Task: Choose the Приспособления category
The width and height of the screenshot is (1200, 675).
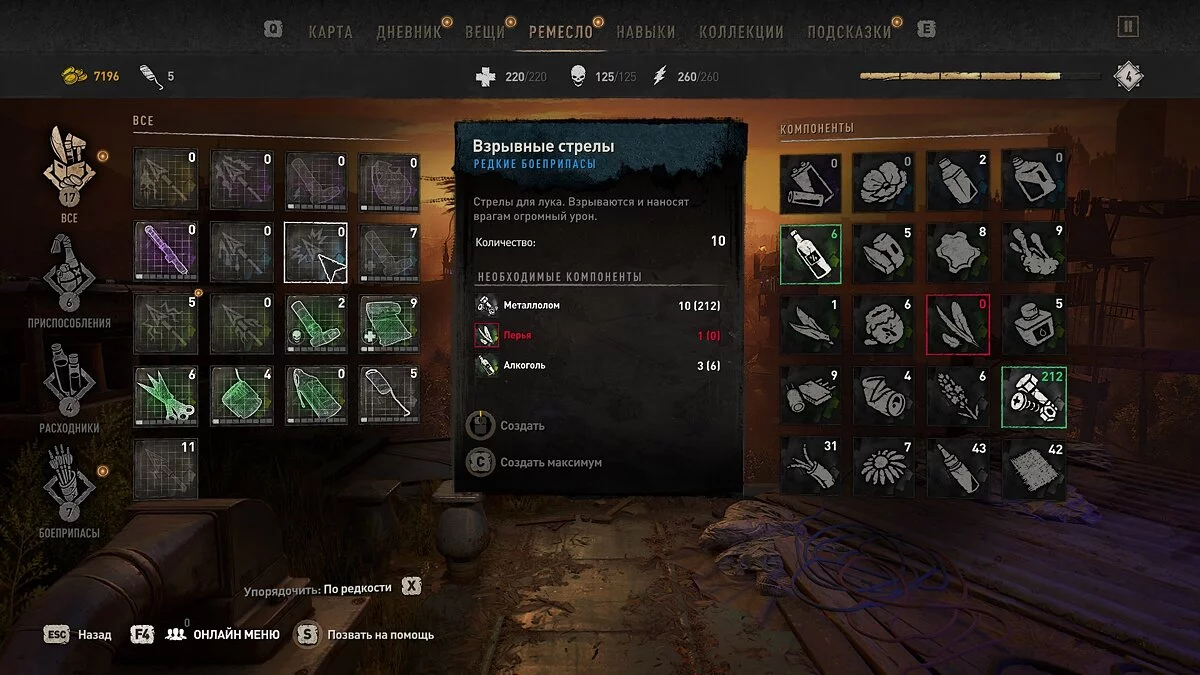Action: click(x=69, y=278)
